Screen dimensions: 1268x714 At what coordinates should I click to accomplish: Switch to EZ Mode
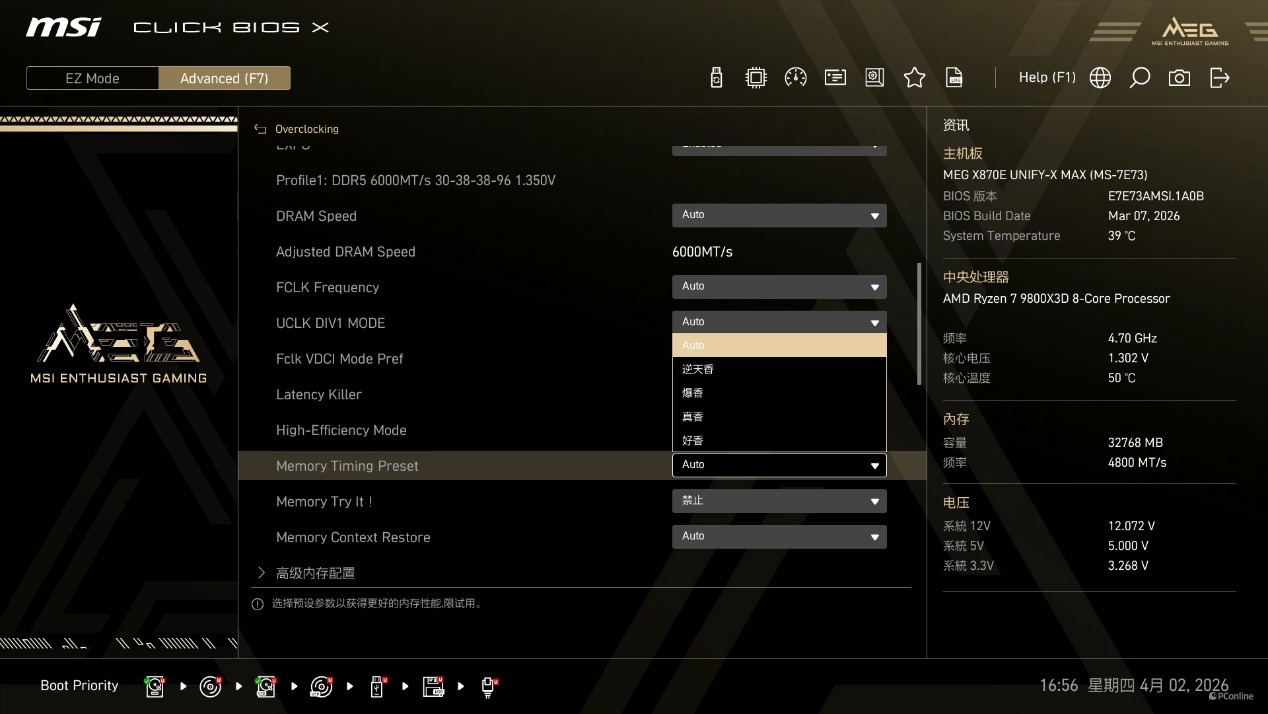pyautogui.click(x=92, y=78)
